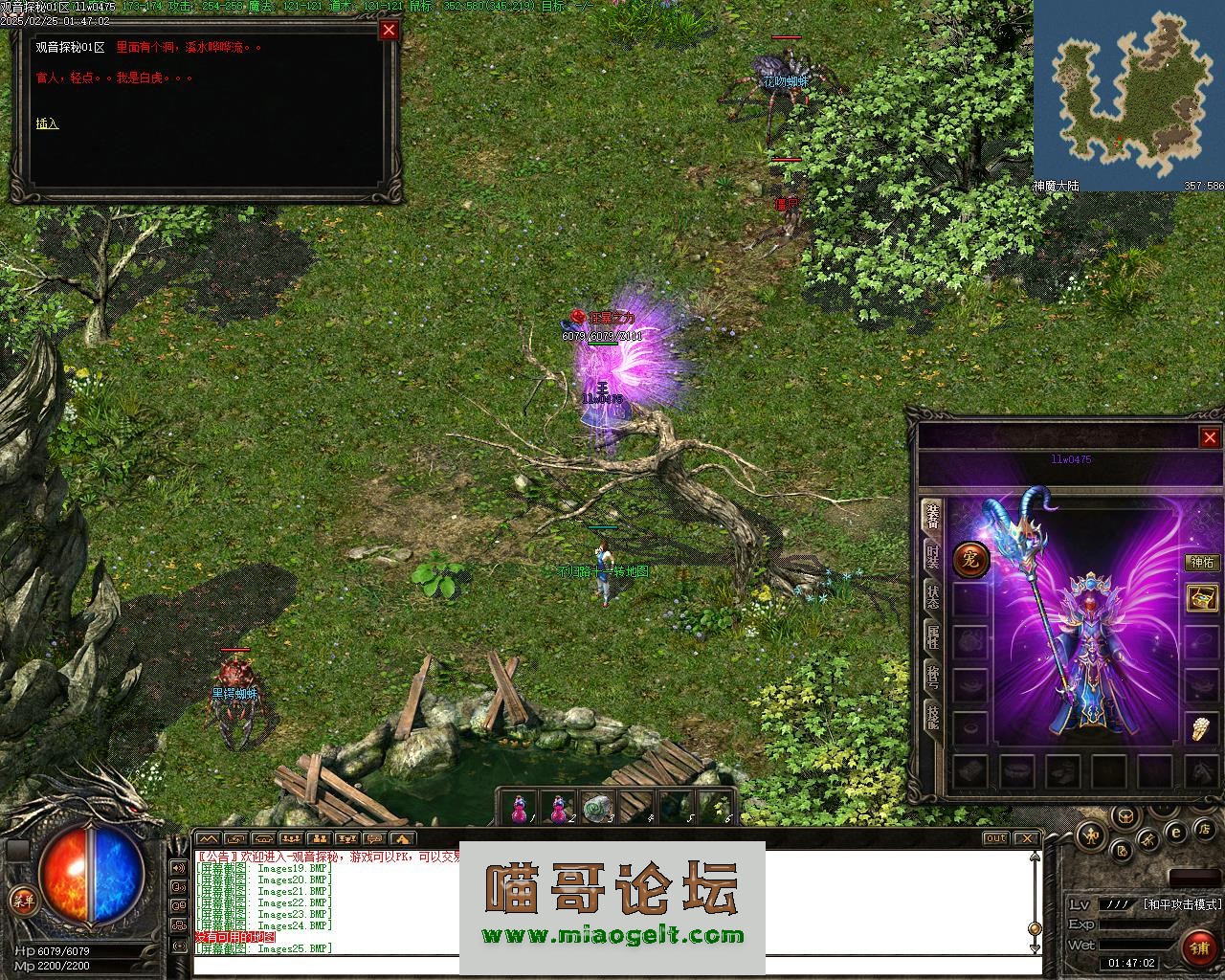Open the 状态 status tab
This screenshot has height=980, width=1225.
point(932,595)
